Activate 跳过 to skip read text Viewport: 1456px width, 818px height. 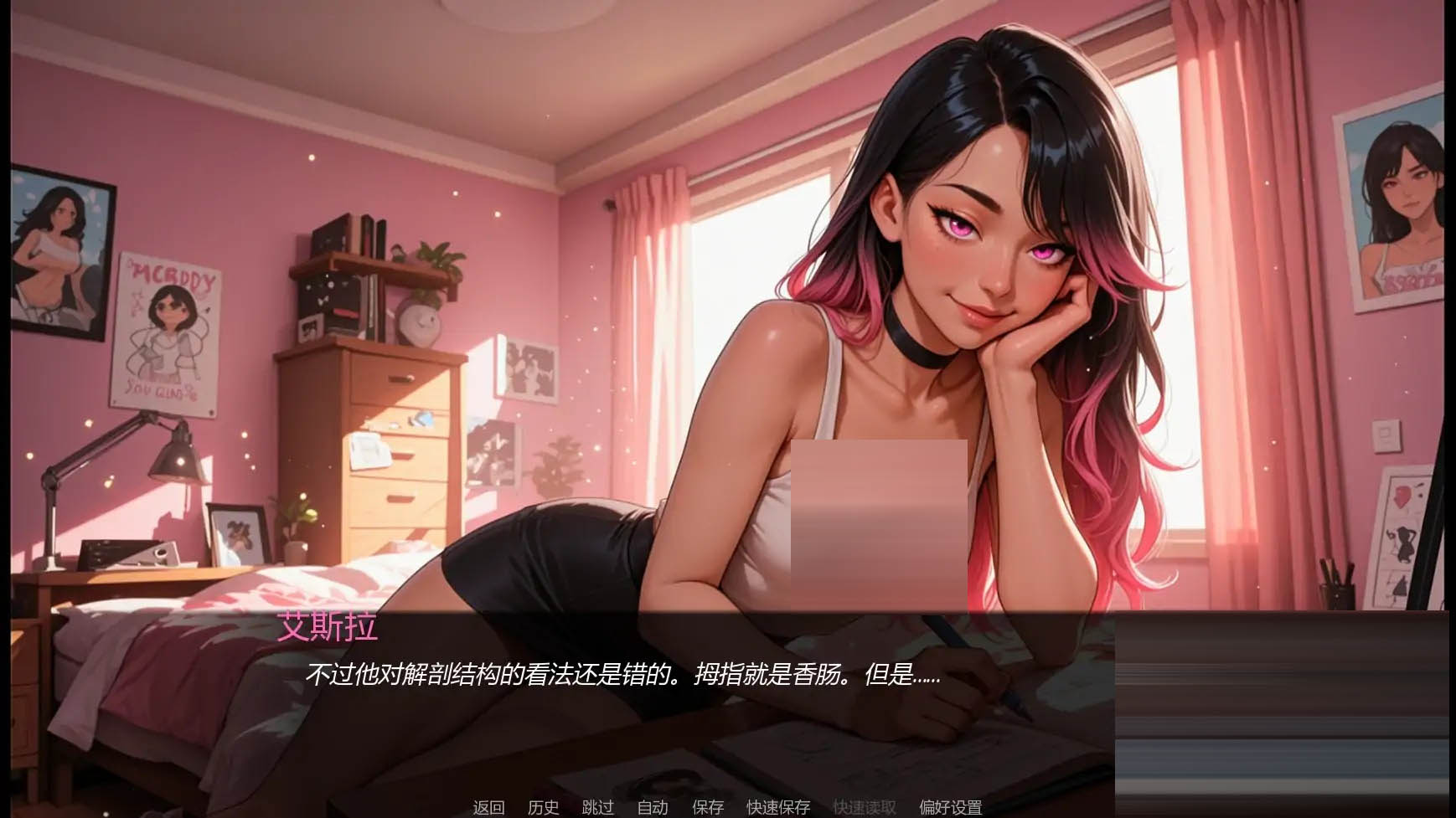596,808
